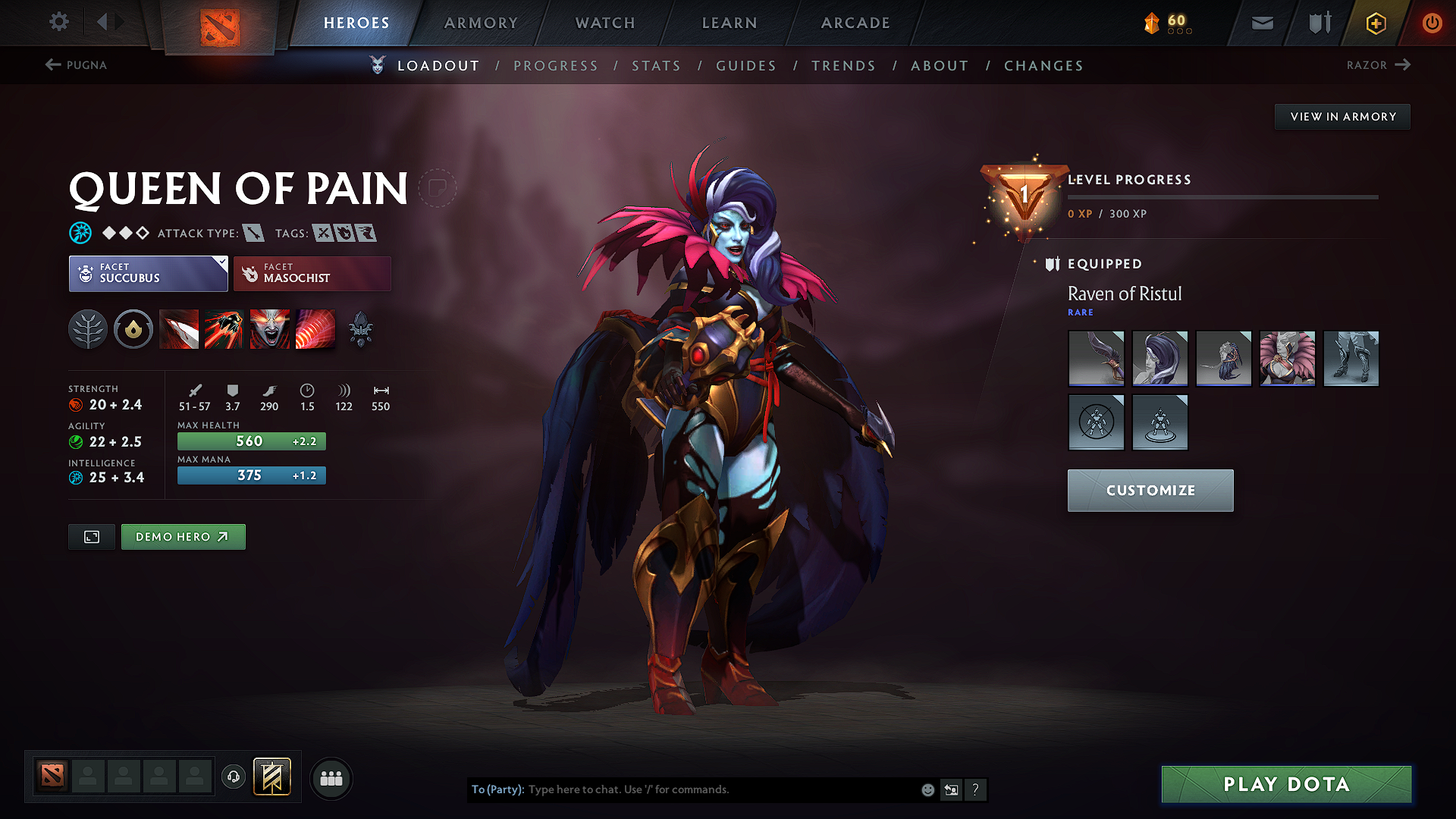1456x819 pixels.
Task: Open the friends list icon near the party slots
Action: [x=331, y=778]
